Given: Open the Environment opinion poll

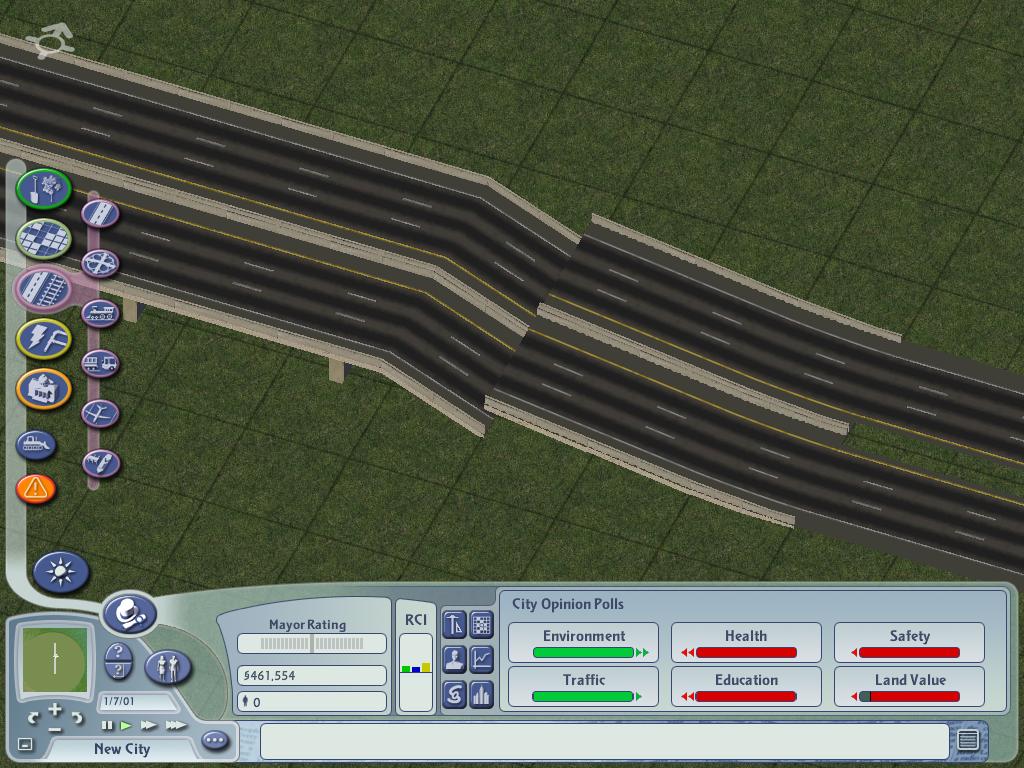Looking at the screenshot, I should 584,643.
